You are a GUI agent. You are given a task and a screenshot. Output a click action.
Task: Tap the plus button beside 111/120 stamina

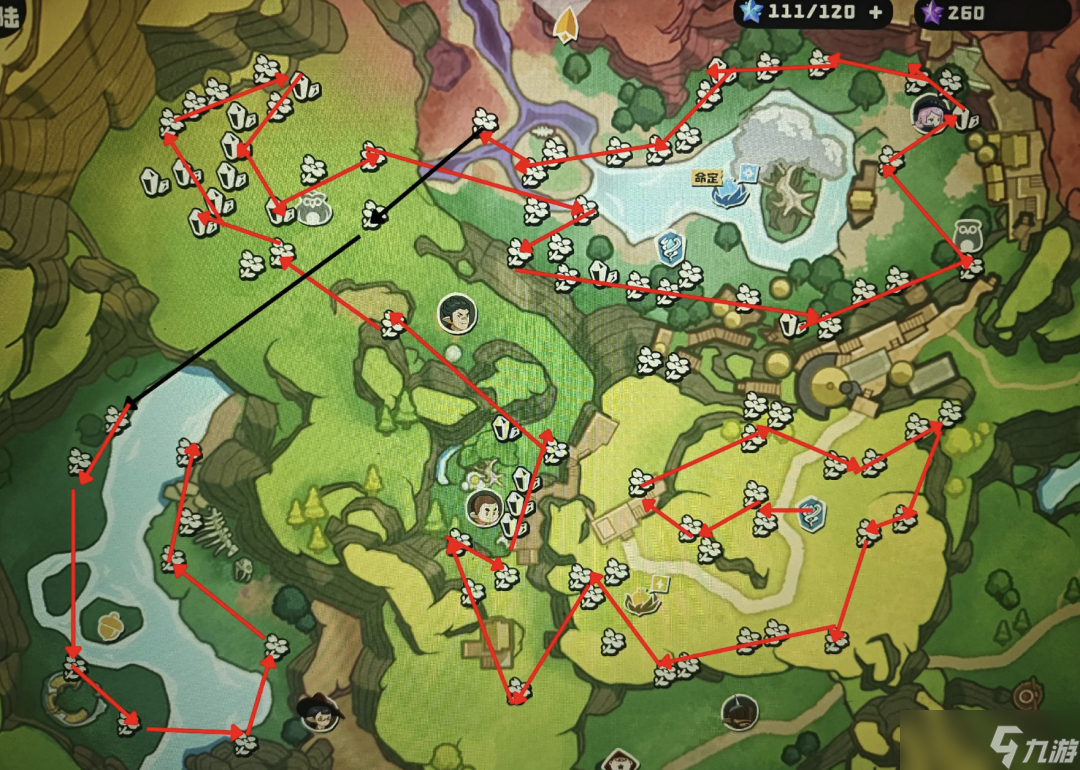(876, 13)
